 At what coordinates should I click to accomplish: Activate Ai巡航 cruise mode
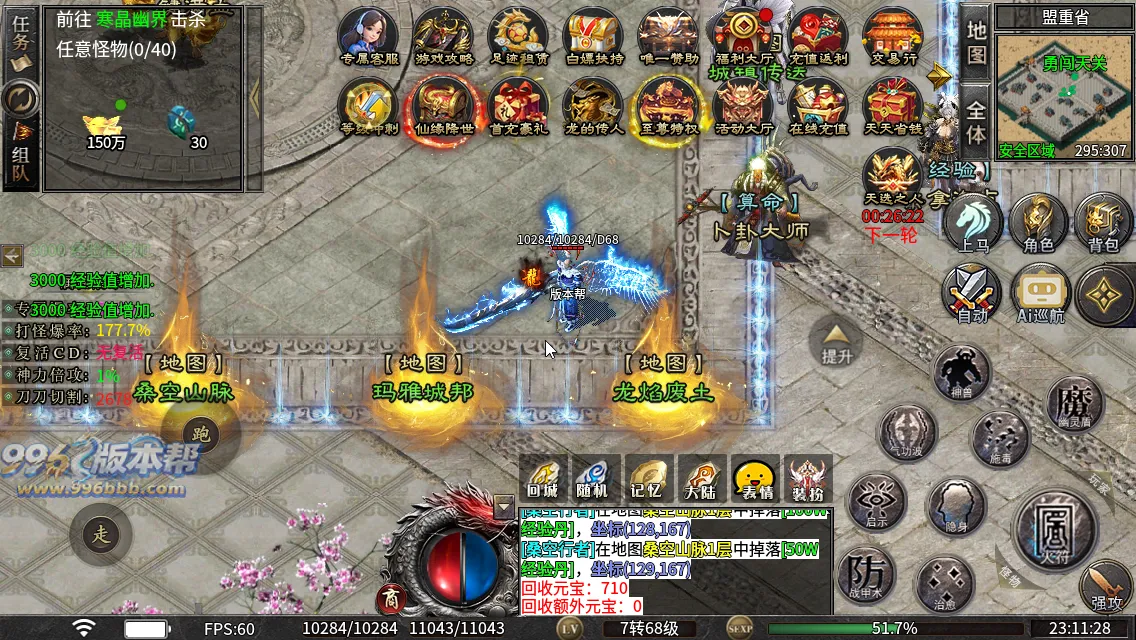[1040, 294]
